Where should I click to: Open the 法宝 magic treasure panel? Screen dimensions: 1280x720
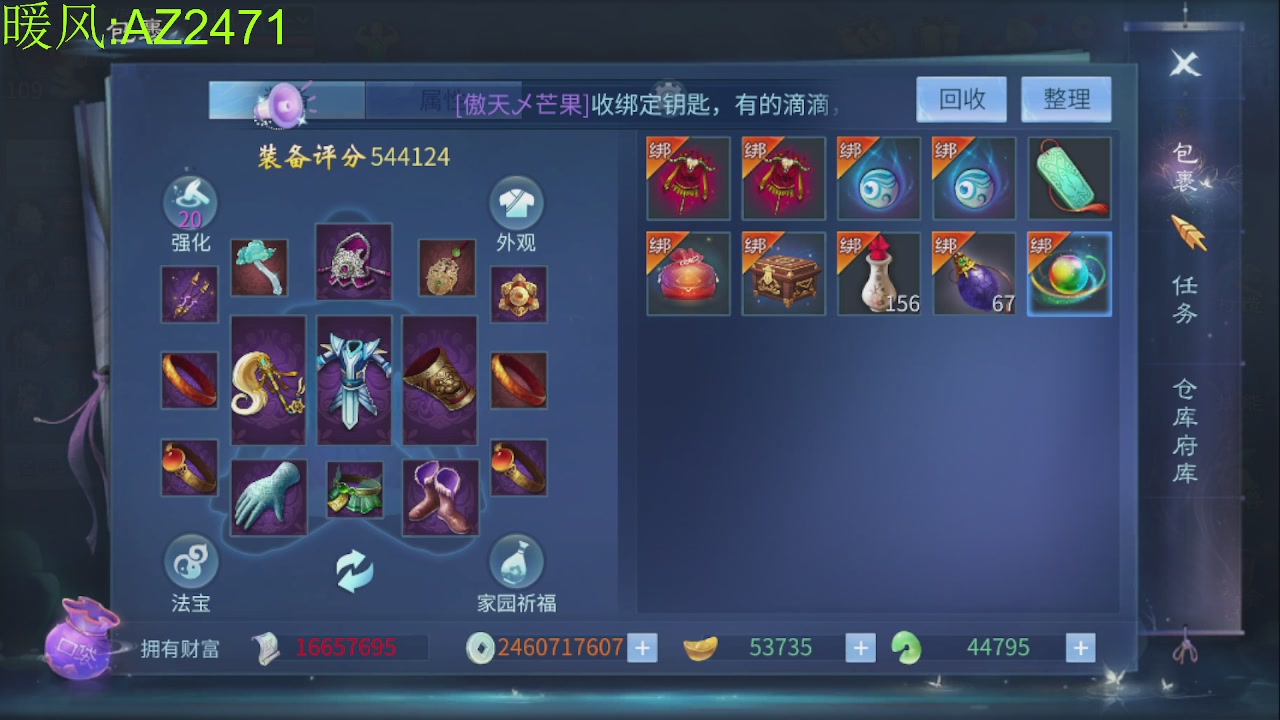pyautogui.click(x=190, y=573)
